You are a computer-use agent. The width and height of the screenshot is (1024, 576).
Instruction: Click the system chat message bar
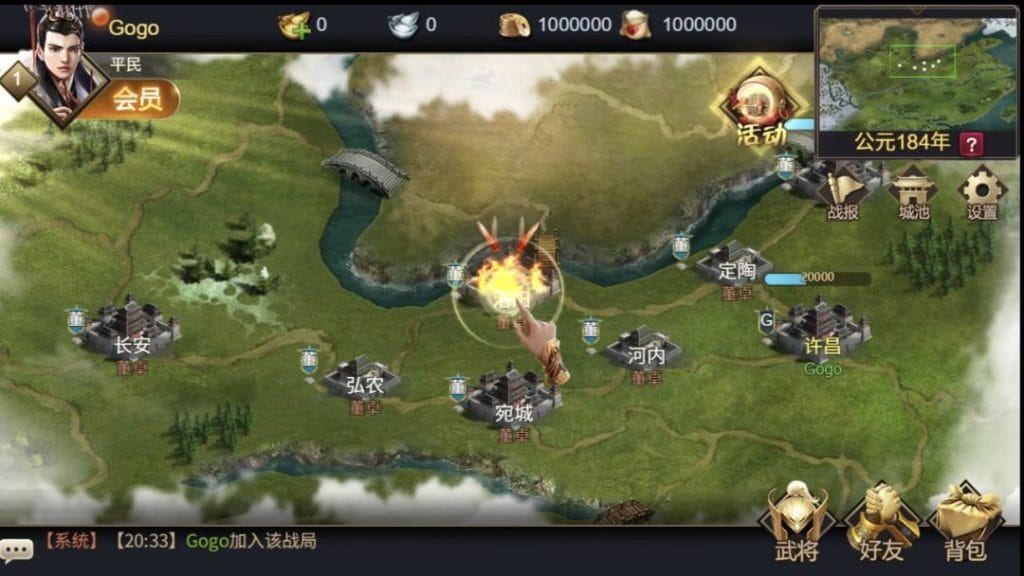pos(300,542)
